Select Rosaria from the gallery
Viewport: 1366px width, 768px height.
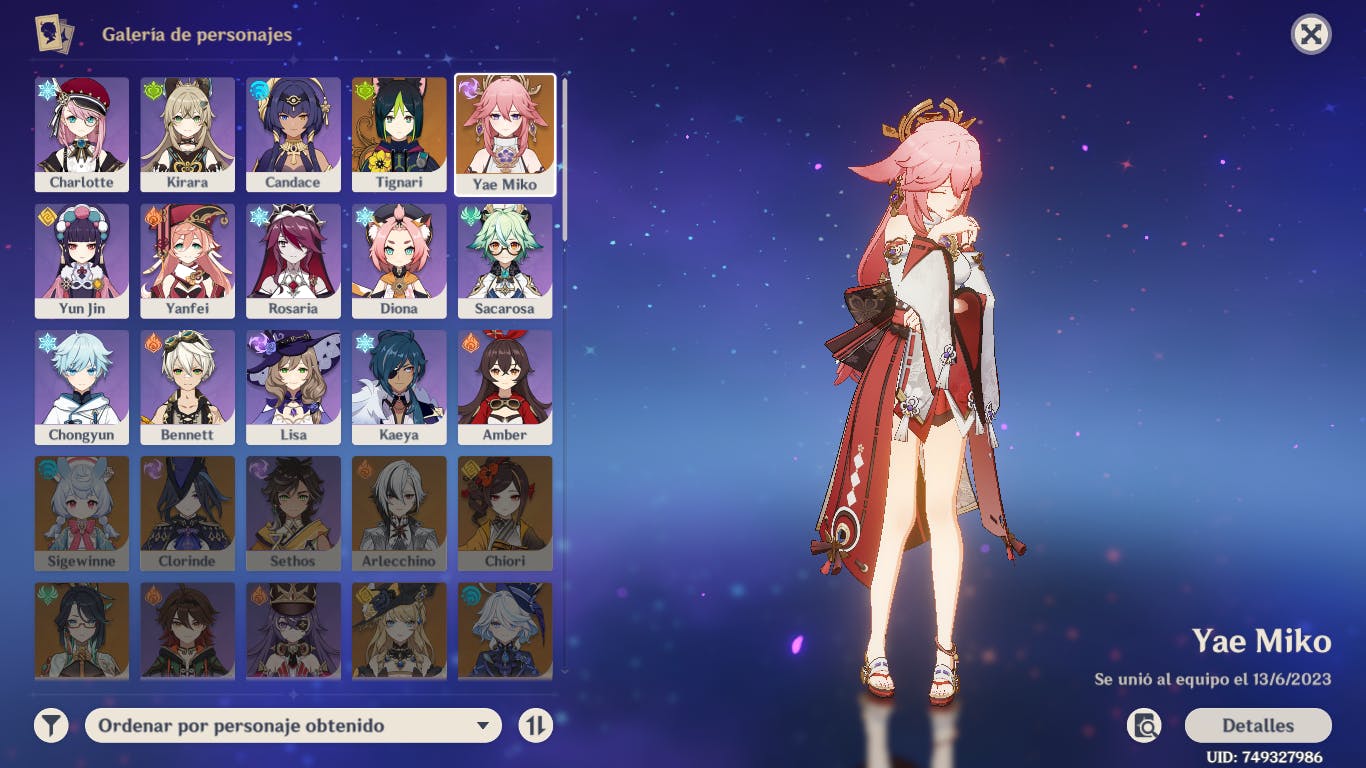[293, 260]
